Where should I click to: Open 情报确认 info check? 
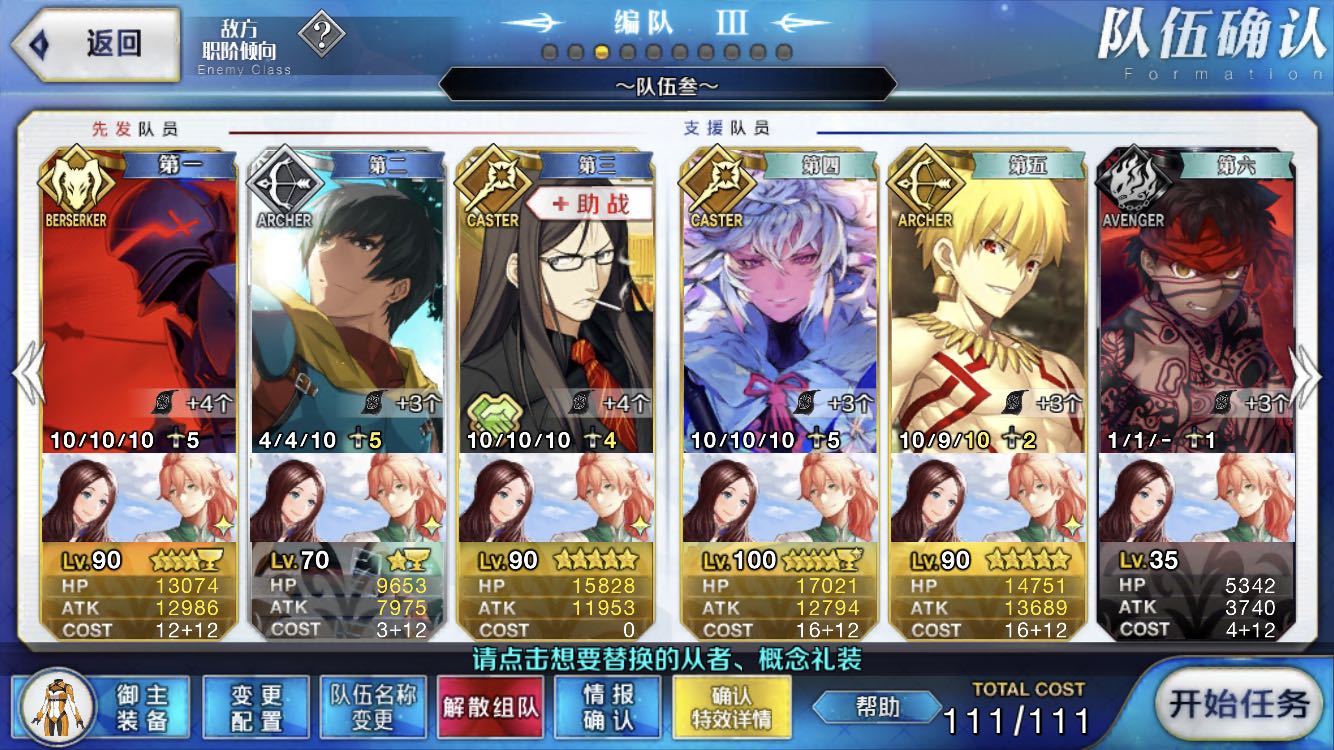point(608,707)
